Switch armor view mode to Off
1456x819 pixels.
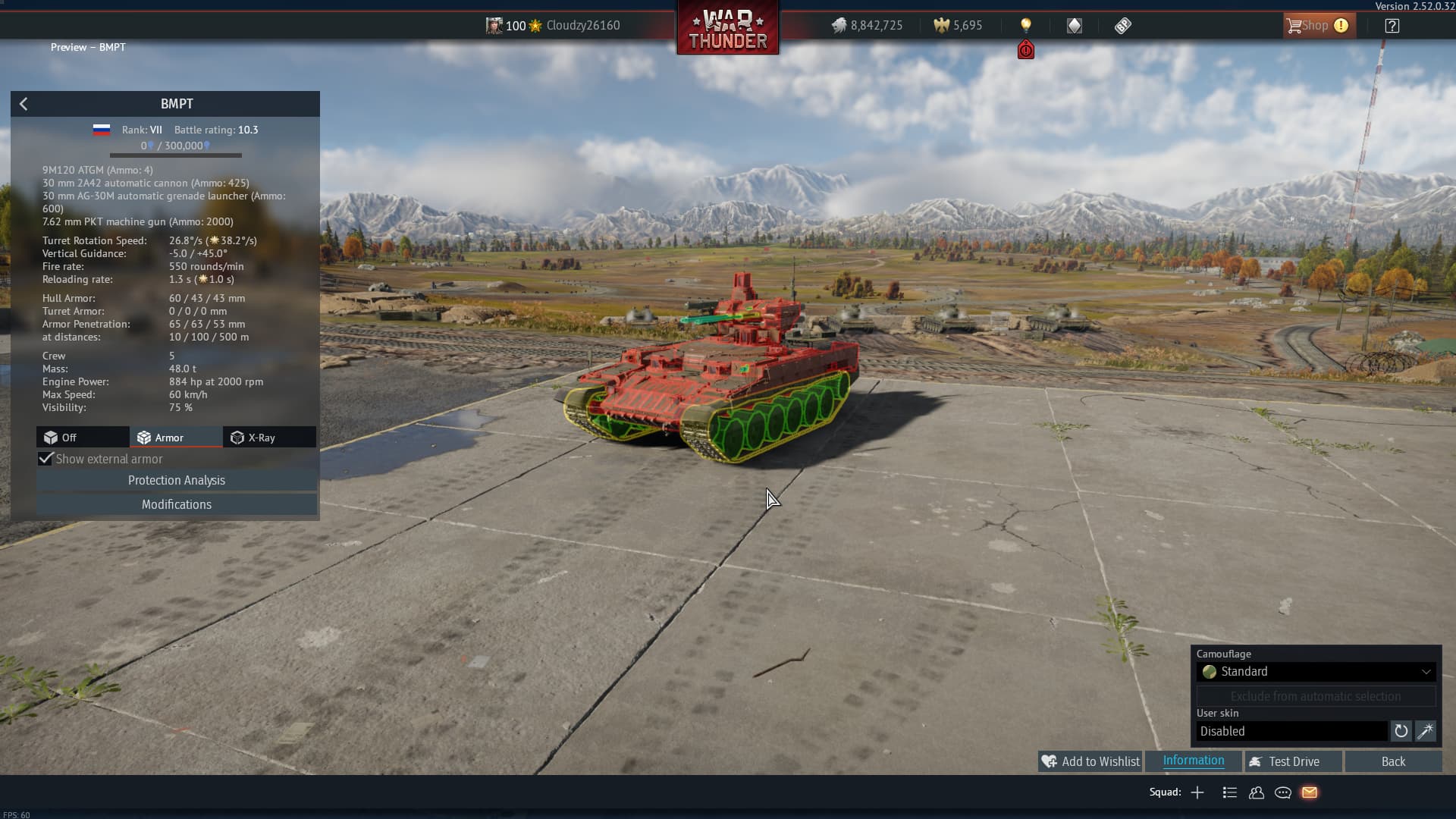[x=83, y=438]
